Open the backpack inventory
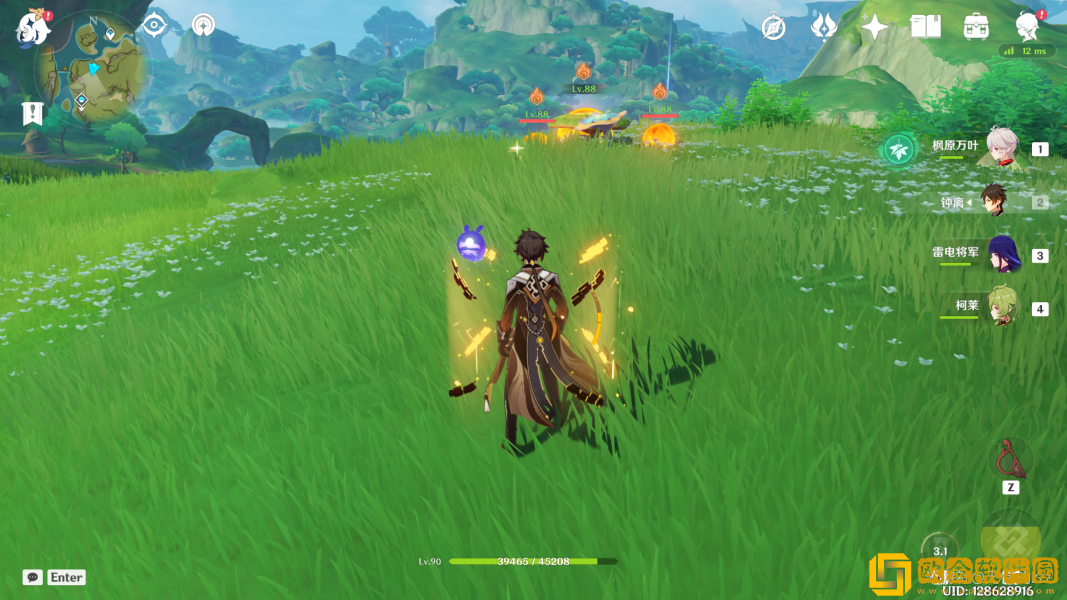 pos(977,27)
